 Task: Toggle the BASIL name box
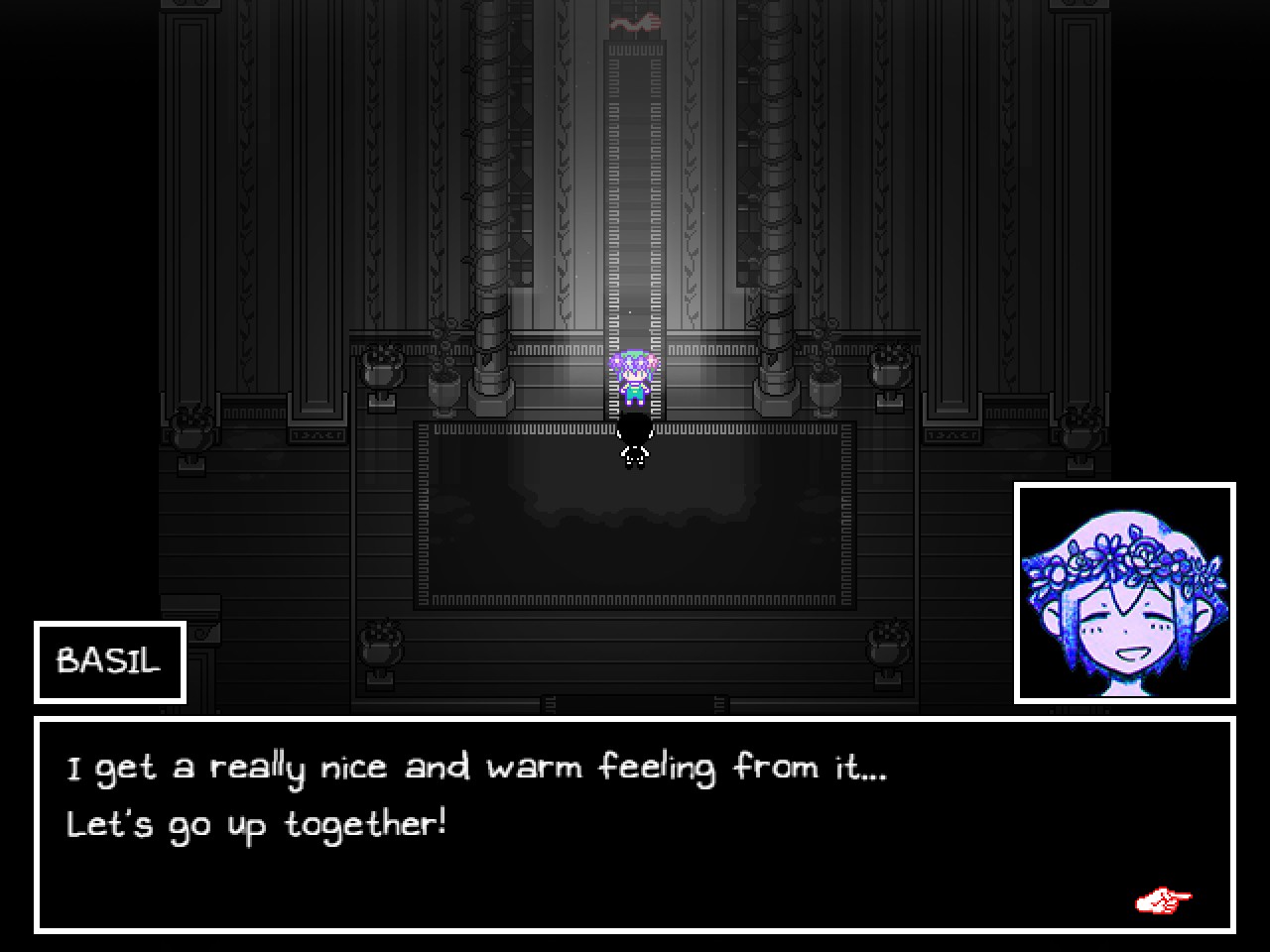tap(109, 661)
